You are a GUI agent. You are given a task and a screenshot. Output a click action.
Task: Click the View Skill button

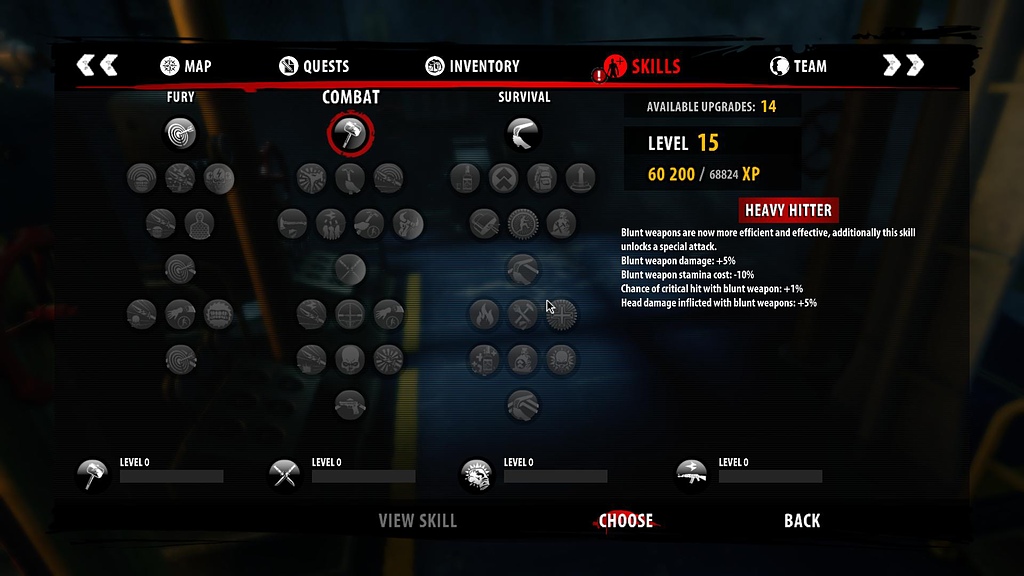pos(417,520)
